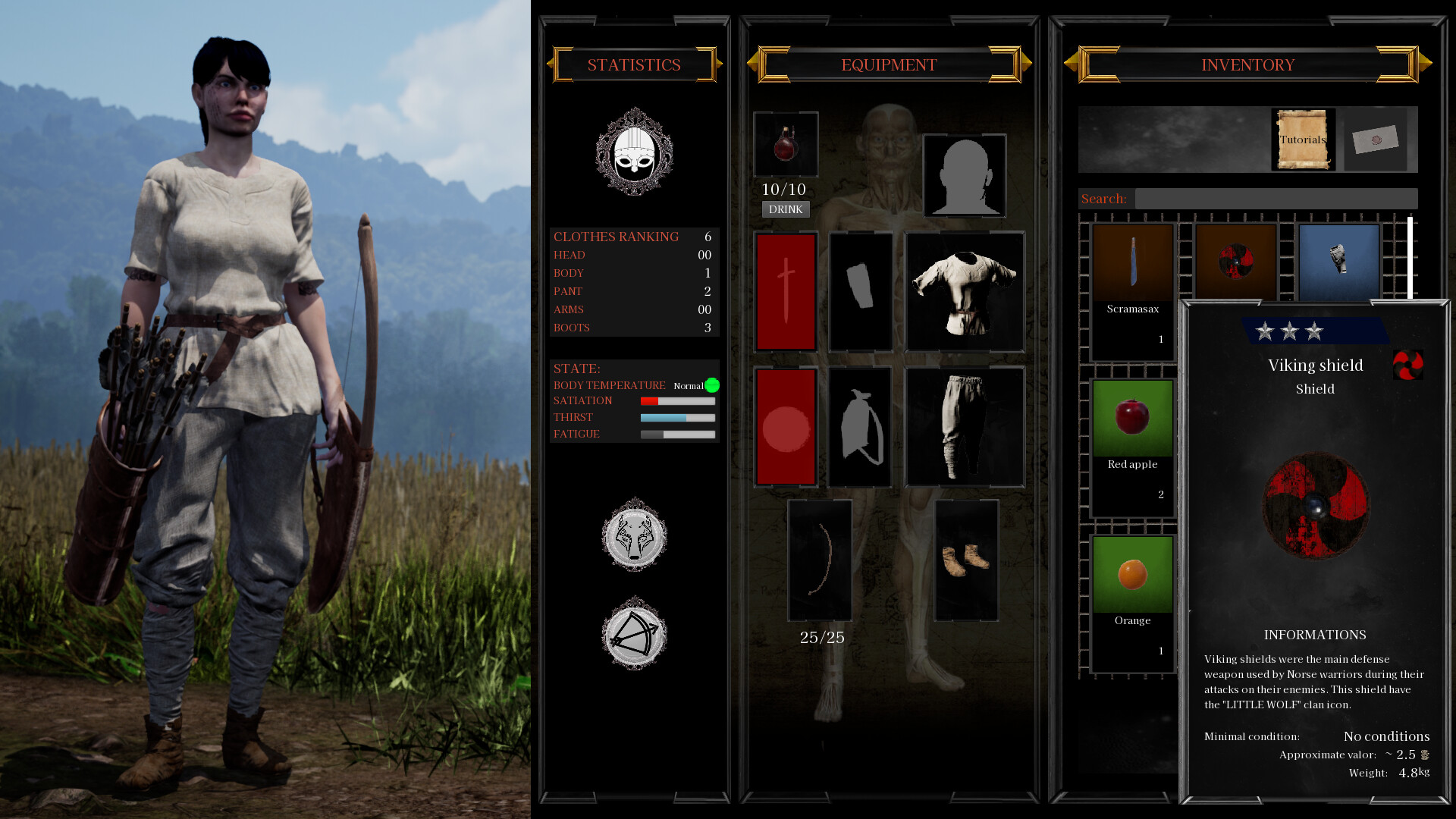Click the wolf clan emblem
The height and width of the screenshot is (819, 1456).
point(634,535)
